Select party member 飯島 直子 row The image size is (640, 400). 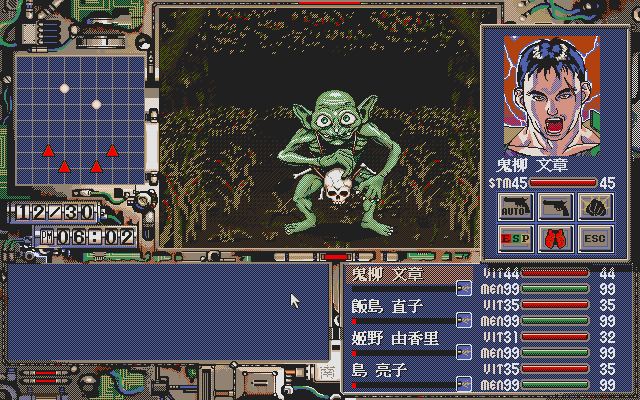(x=400, y=306)
